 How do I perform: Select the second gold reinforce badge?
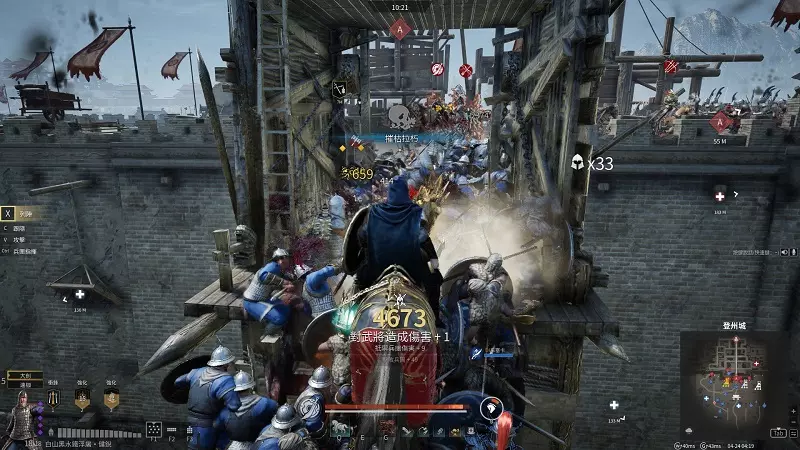pyautogui.click(x=111, y=399)
